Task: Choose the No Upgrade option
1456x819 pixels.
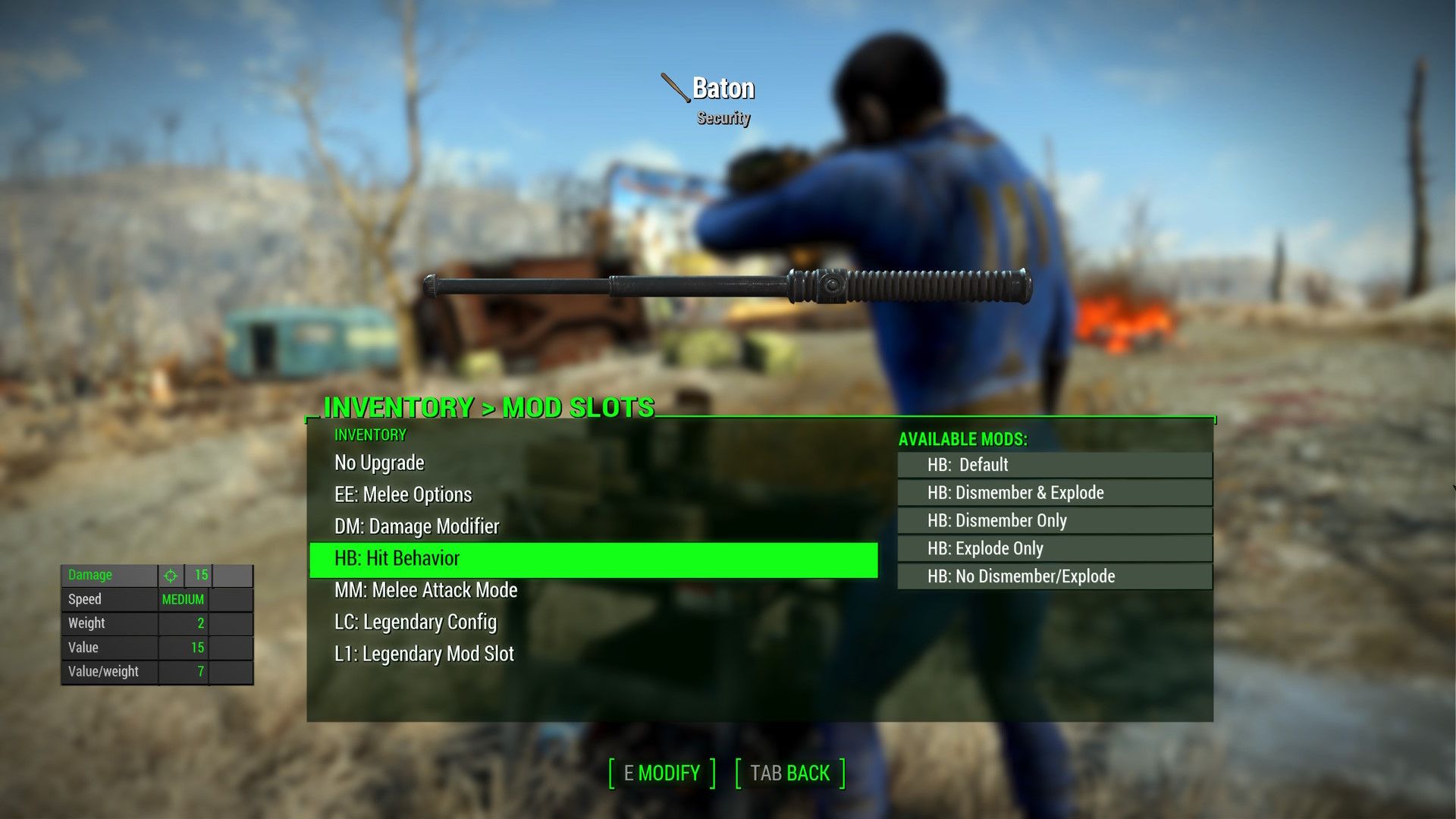Action: 378,463
